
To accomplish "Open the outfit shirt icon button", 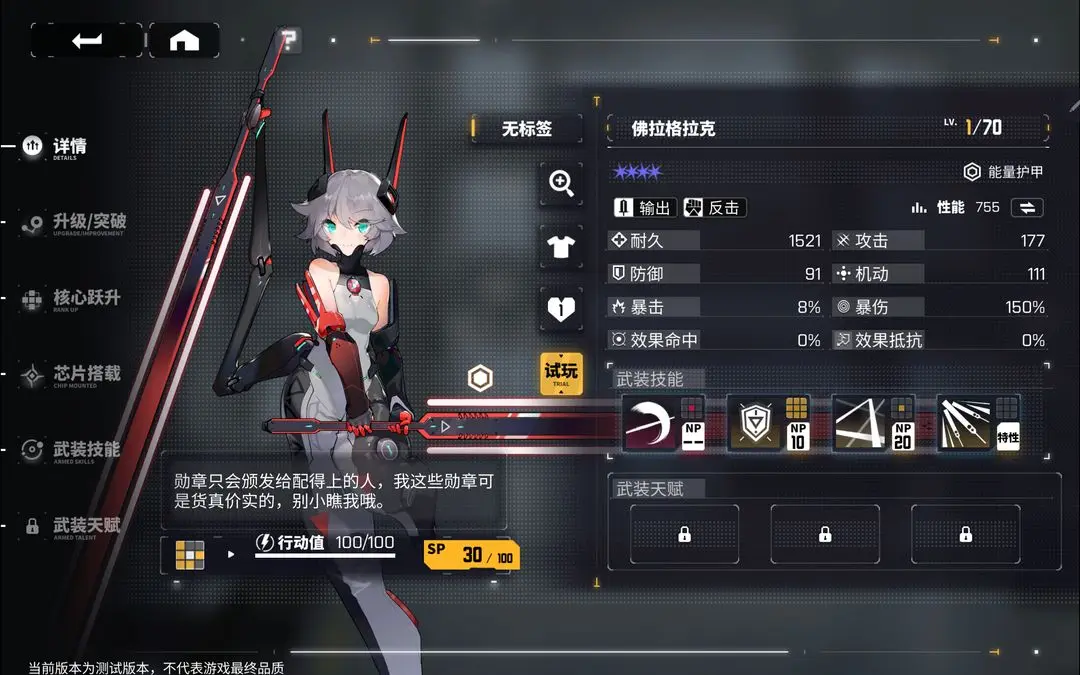I will (561, 246).
